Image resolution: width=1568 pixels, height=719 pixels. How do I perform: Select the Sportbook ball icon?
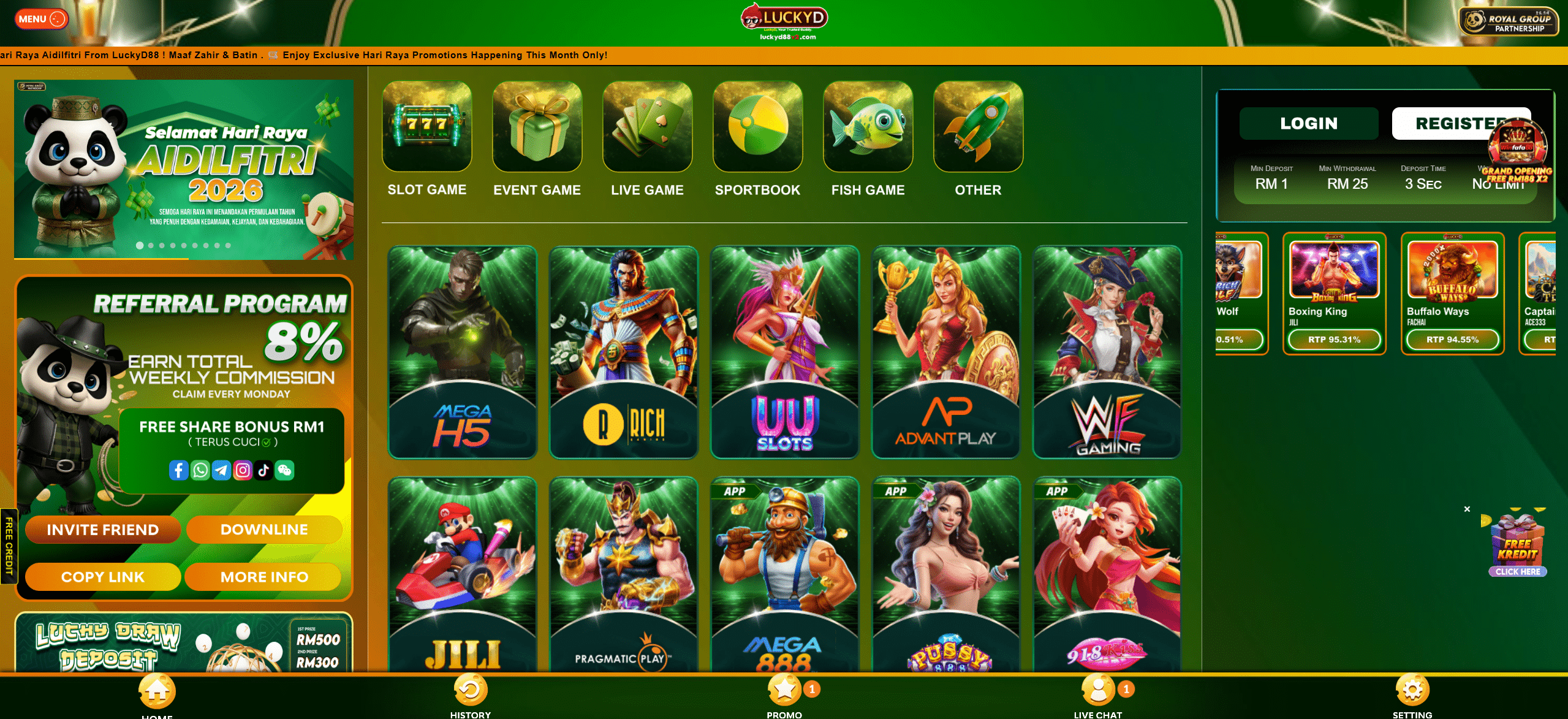pos(758,127)
